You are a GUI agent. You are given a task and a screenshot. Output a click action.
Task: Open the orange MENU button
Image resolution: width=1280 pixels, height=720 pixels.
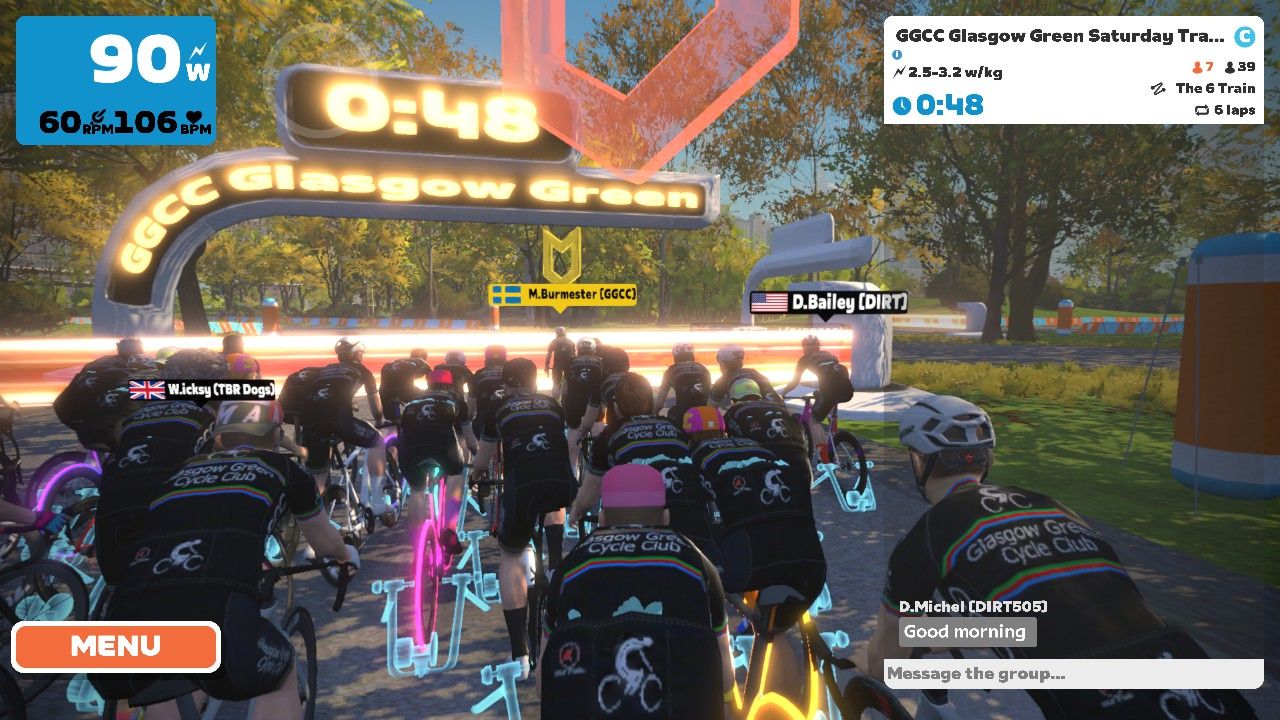coord(115,647)
